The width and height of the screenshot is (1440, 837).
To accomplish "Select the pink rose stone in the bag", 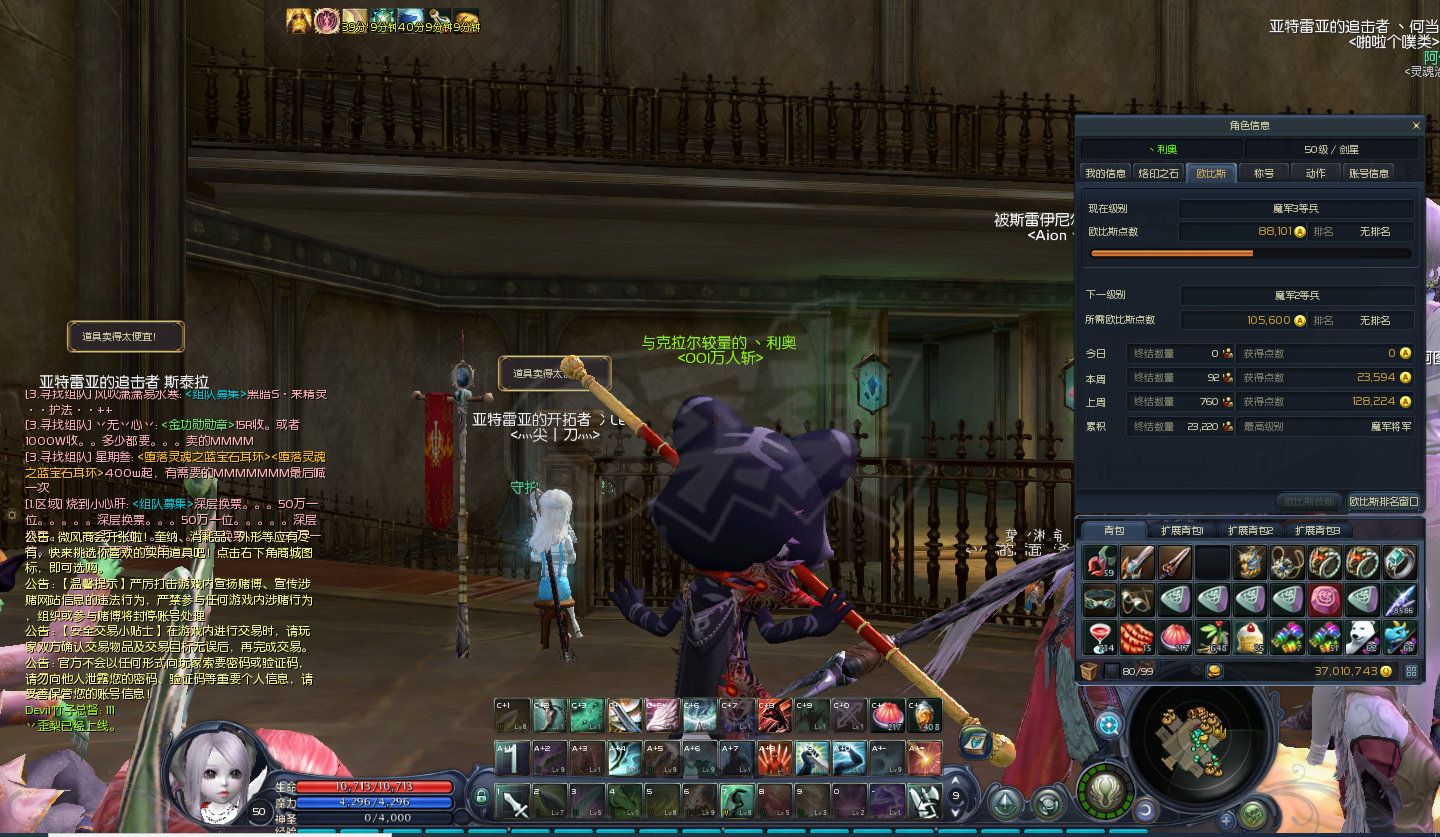I will tap(1325, 600).
